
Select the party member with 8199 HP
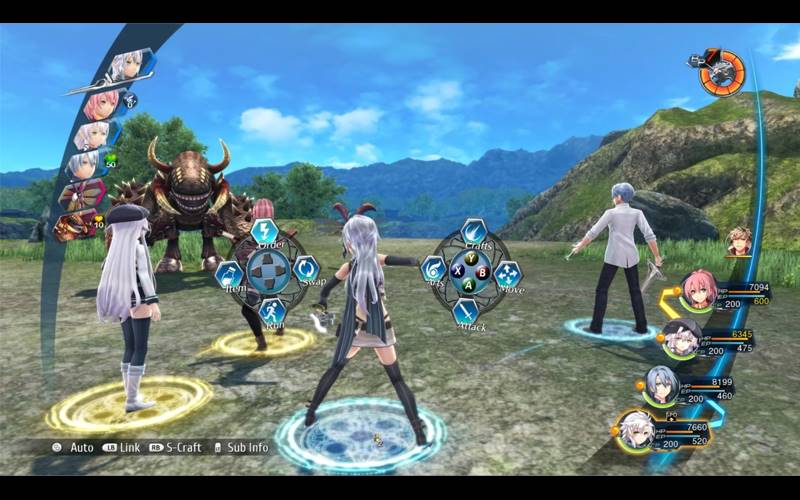click(x=660, y=383)
